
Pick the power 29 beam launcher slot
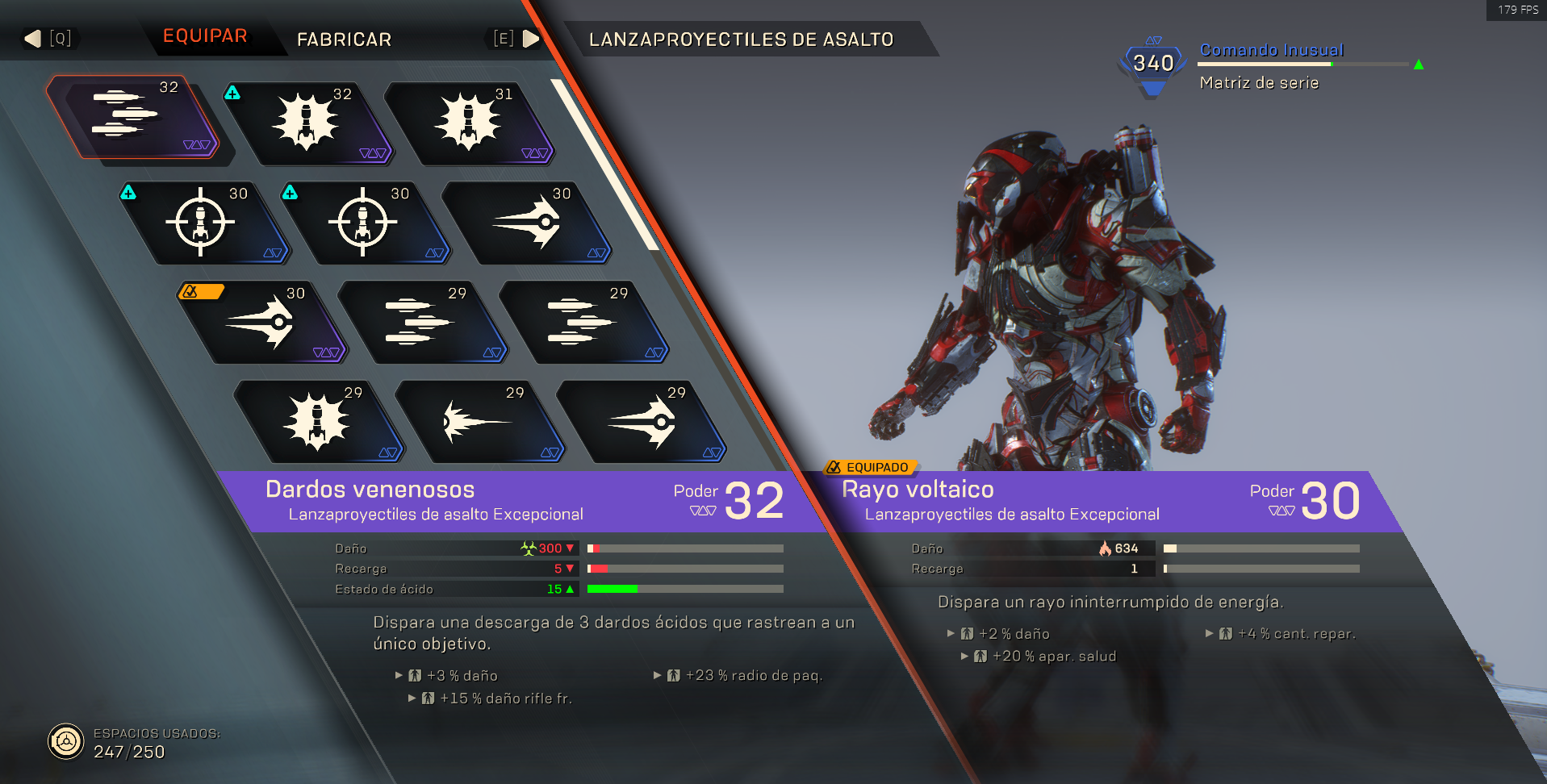(642, 422)
